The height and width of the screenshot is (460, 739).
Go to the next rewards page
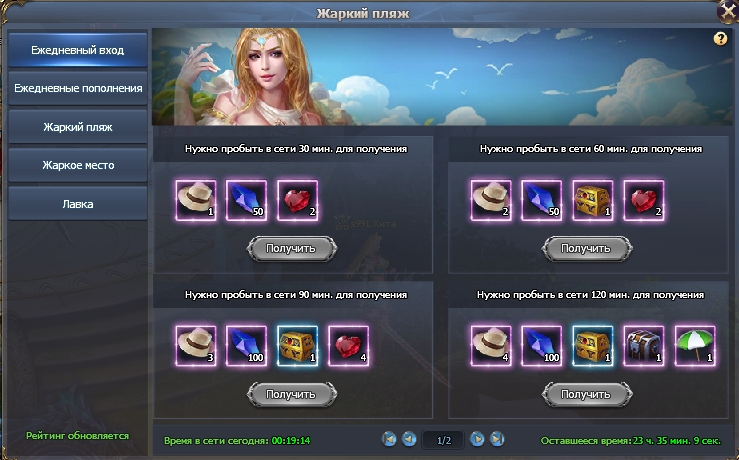pyautogui.click(x=477, y=439)
